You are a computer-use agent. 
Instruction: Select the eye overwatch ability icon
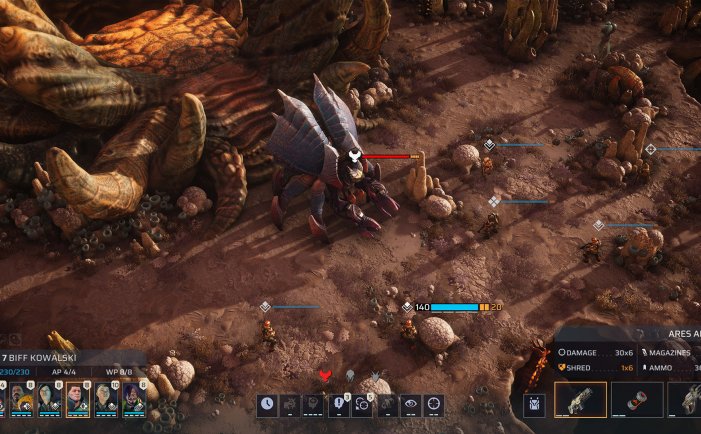pos(410,405)
